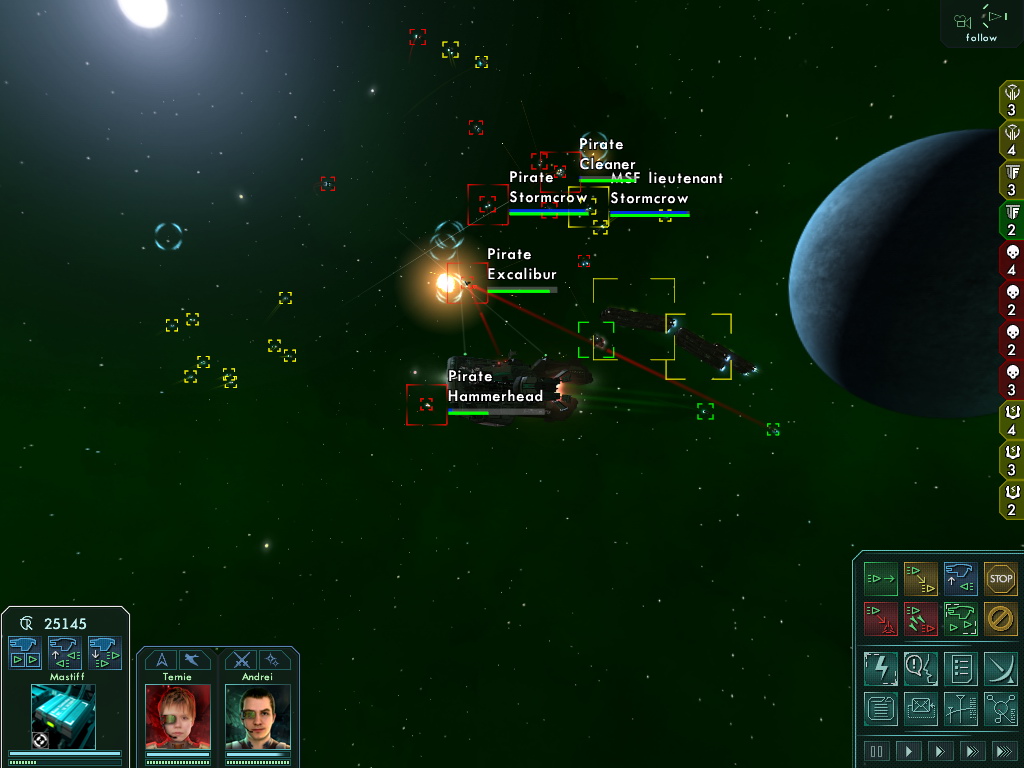Activate the lightning bolt systems button
This screenshot has height=768, width=1024.
coord(881,667)
